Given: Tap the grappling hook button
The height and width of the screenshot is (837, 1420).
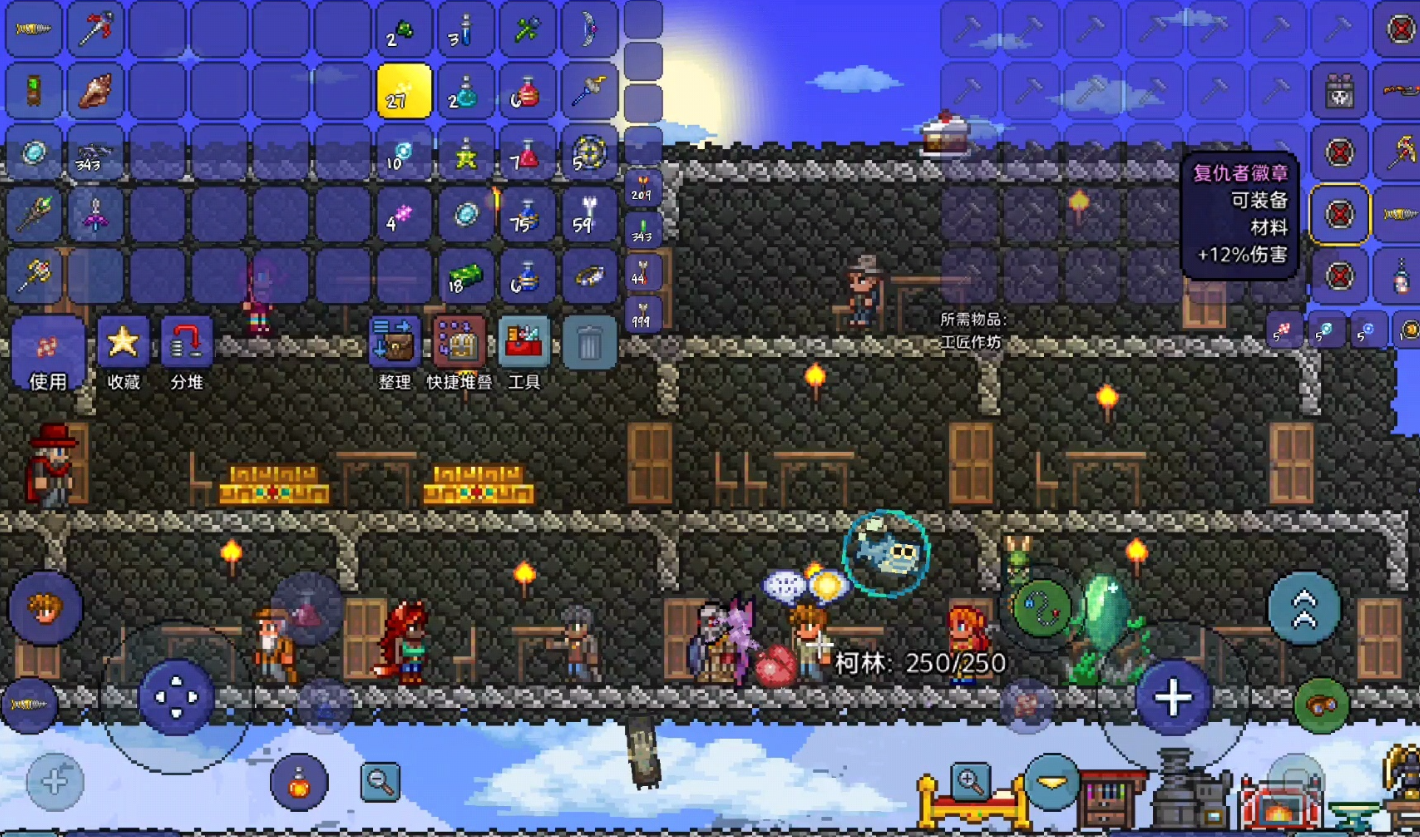Looking at the screenshot, I should coord(1040,606).
